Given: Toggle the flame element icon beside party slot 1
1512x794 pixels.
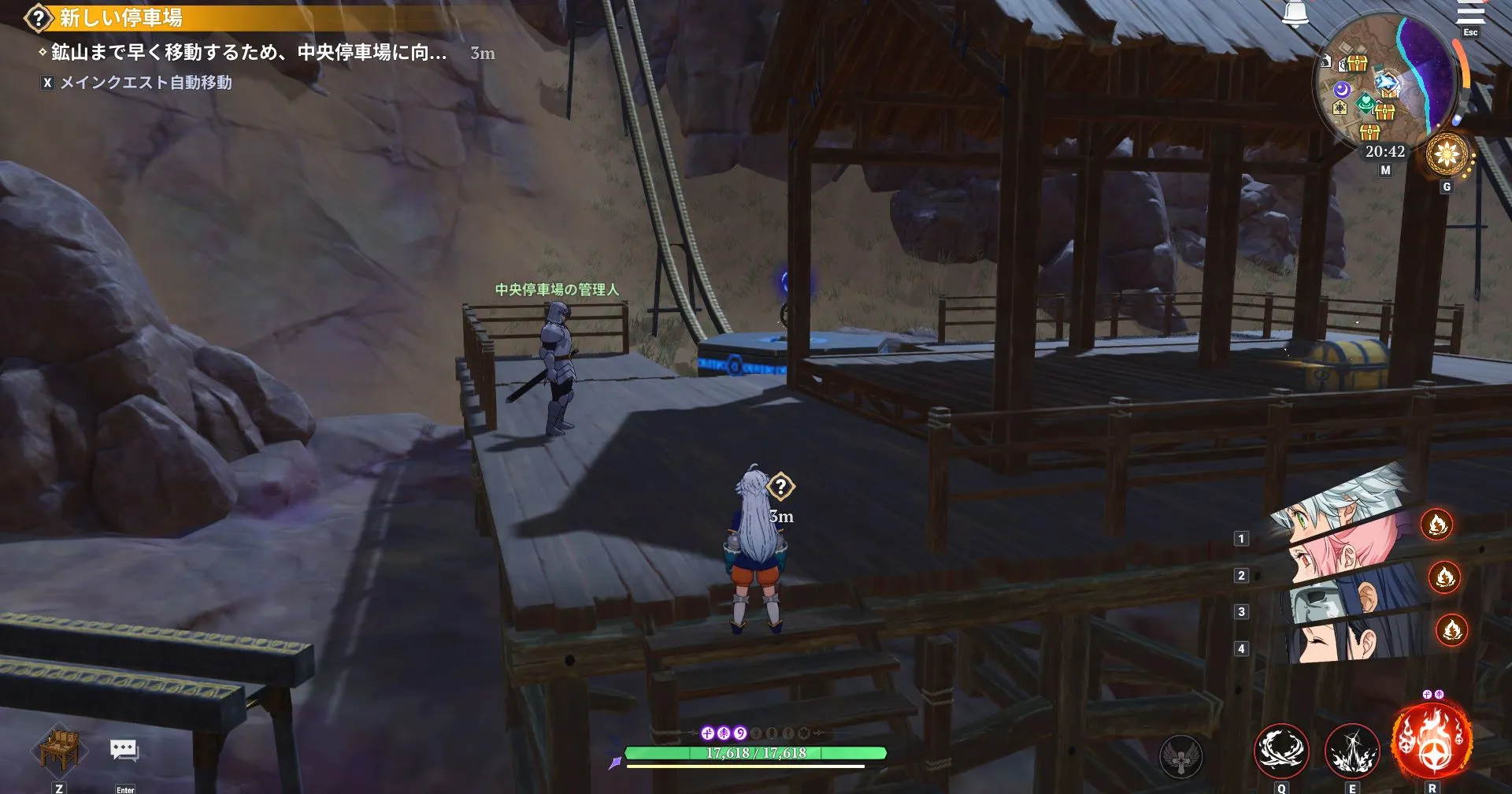Looking at the screenshot, I should point(1438,525).
